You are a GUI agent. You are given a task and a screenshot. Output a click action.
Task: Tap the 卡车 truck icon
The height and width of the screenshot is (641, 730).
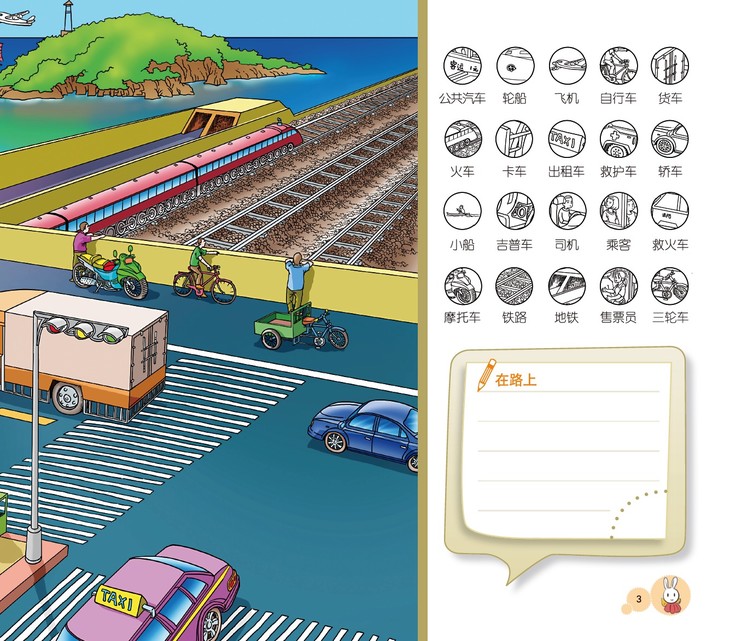(x=514, y=138)
